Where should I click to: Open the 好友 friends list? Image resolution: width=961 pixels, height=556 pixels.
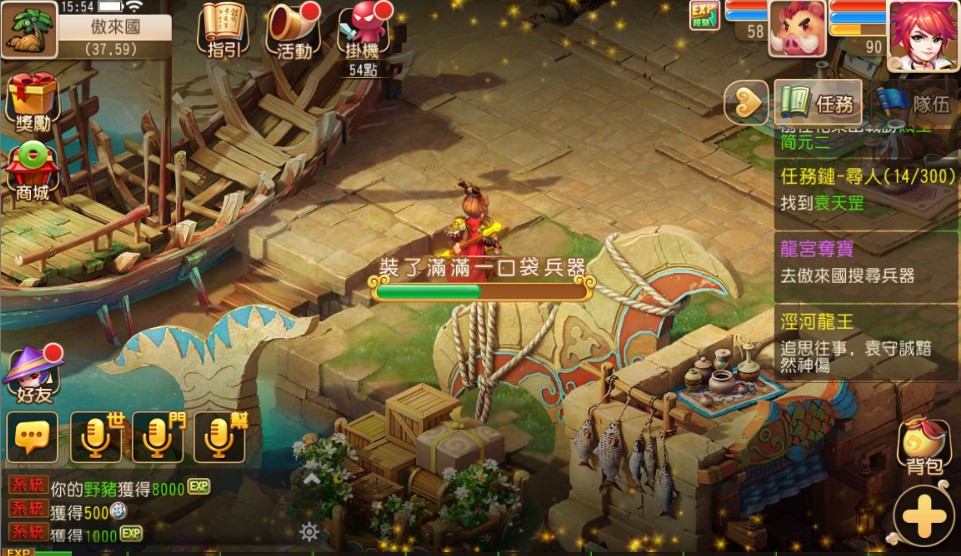31,372
